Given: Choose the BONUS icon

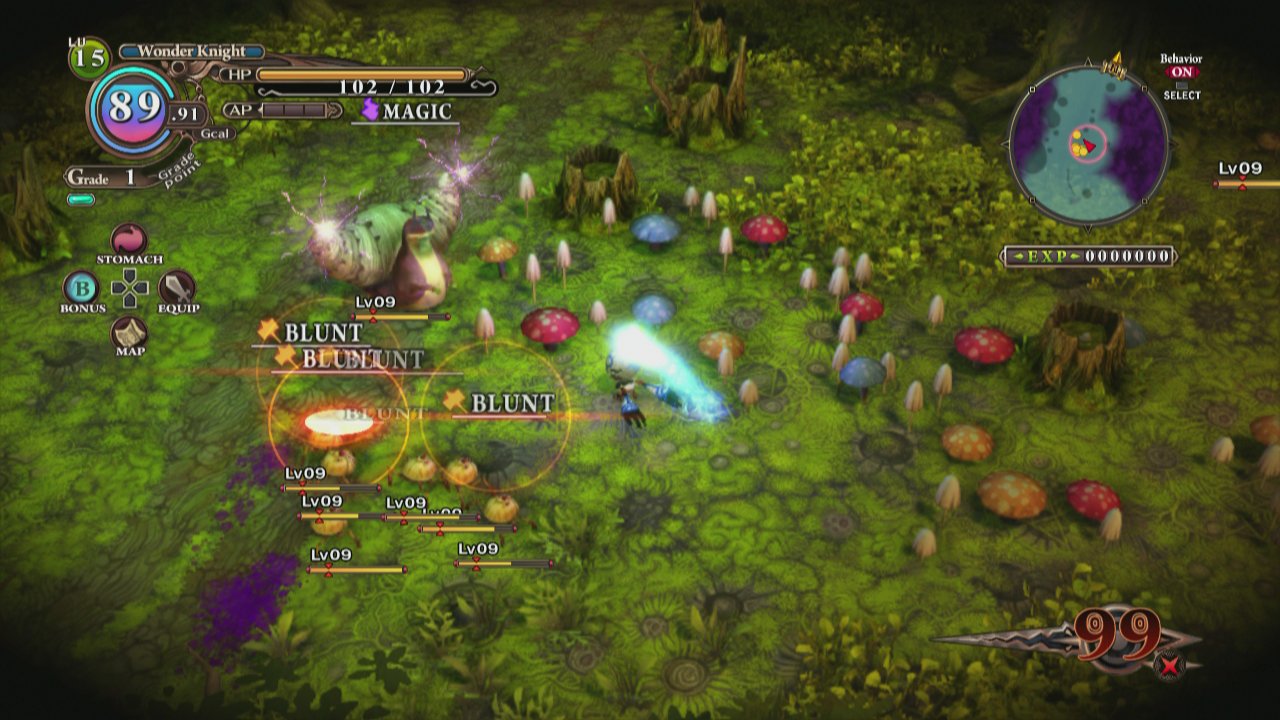Looking at the screenshot, I should [80, 287].
